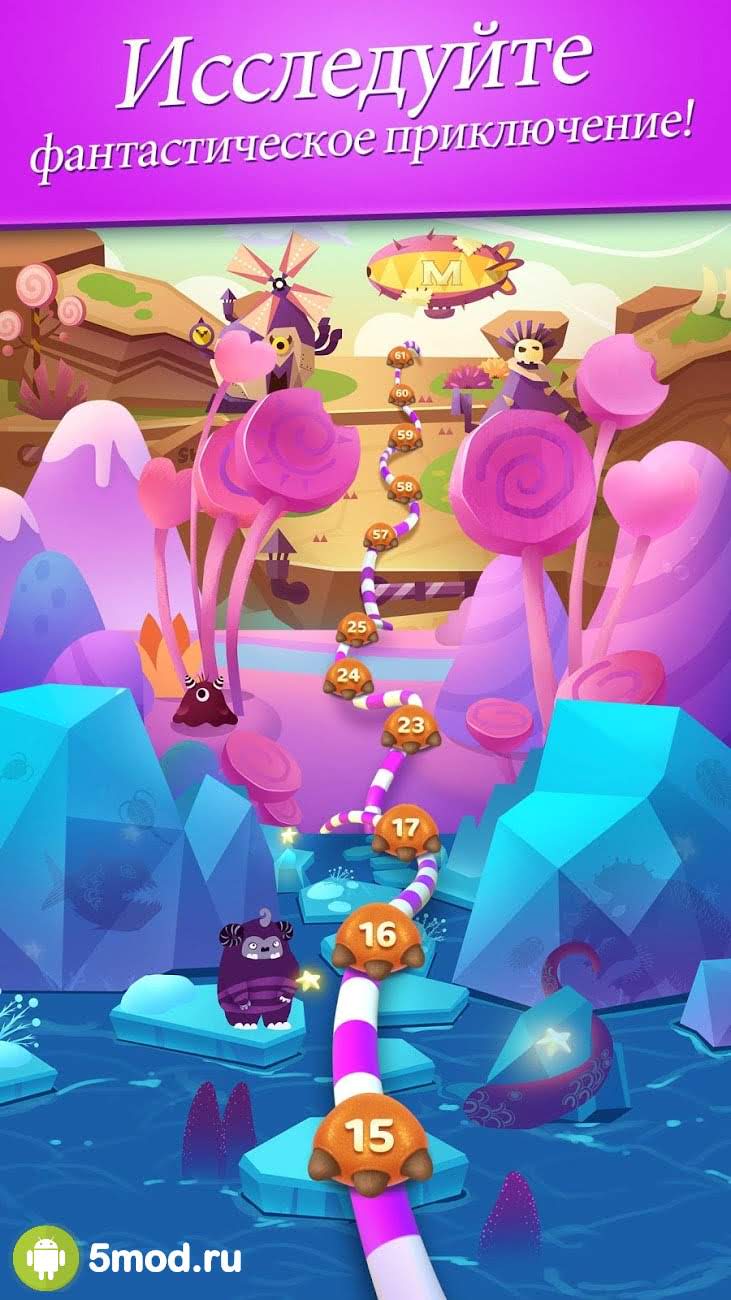Pick level 25 on the trail
Screen dimensions: 731x1300
click(x=356, y=629)
